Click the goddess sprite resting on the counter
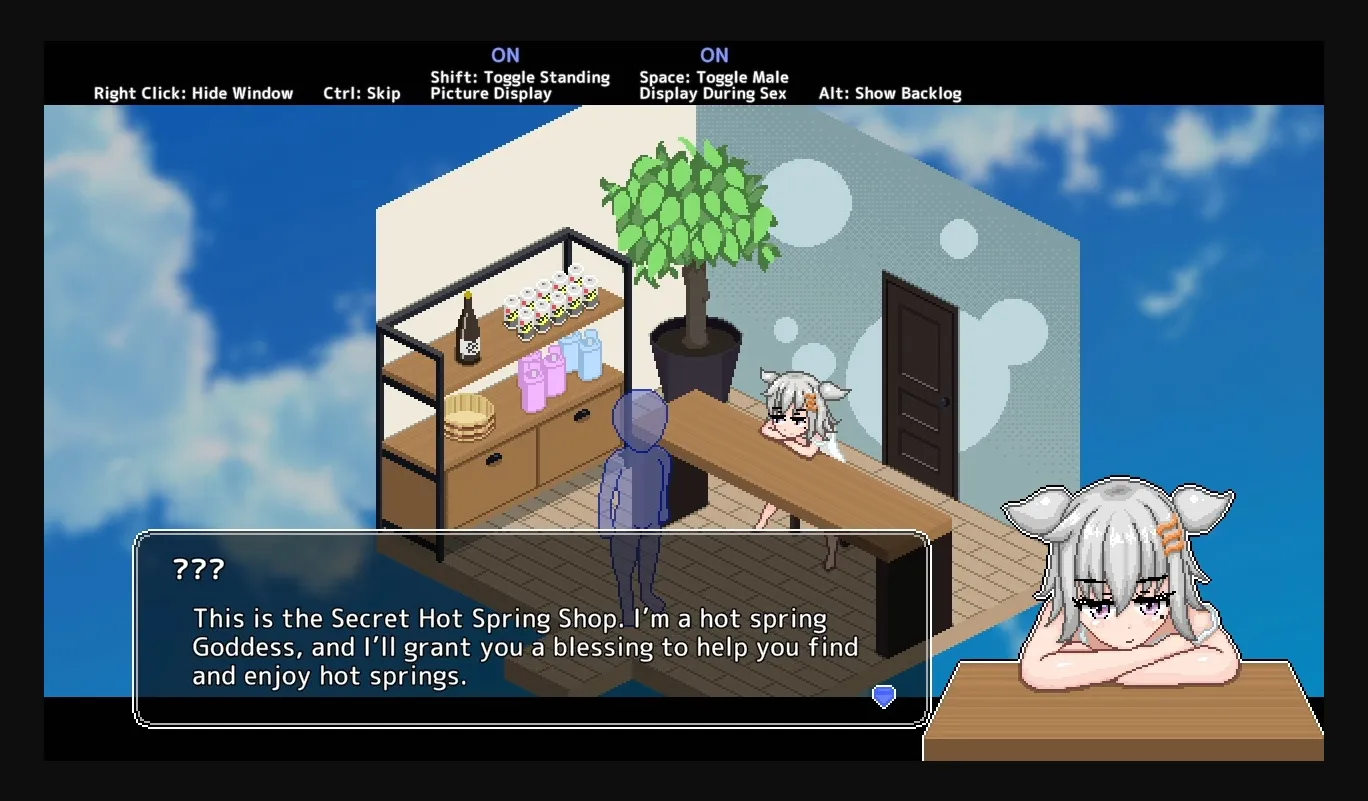The height and width of the screenshot is (801, 1368). pos(800,410)
